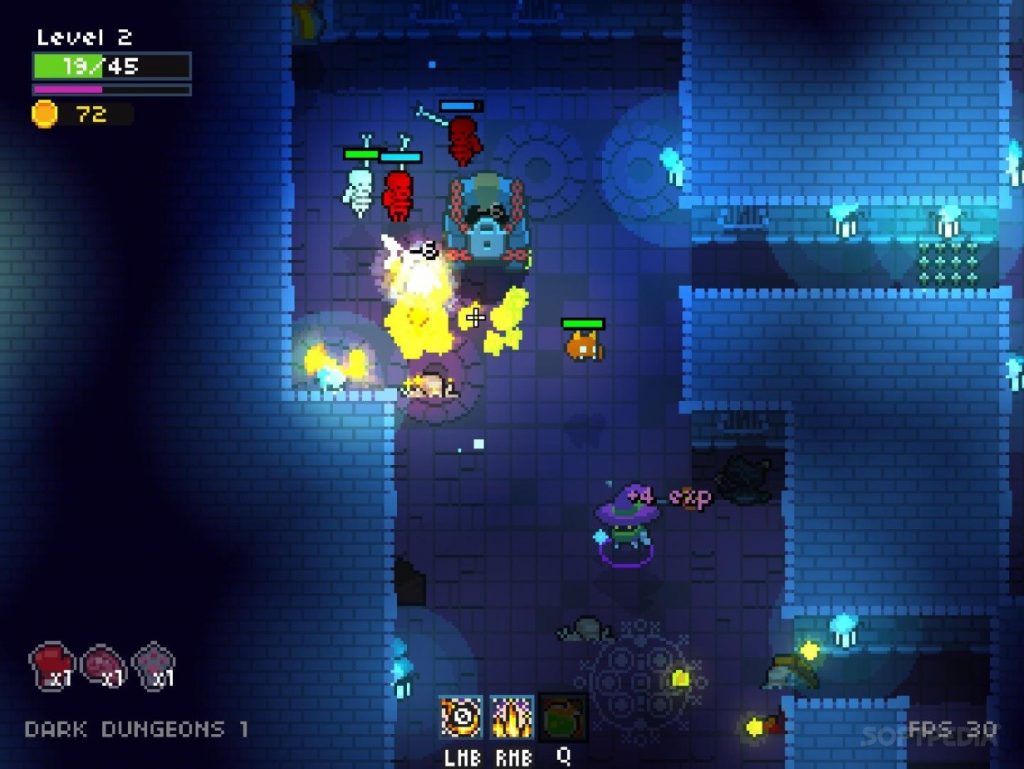Select the red boxing glove item
This screenshot has height=769, width=1024.
pyautogui.click(x=51, y=664)
